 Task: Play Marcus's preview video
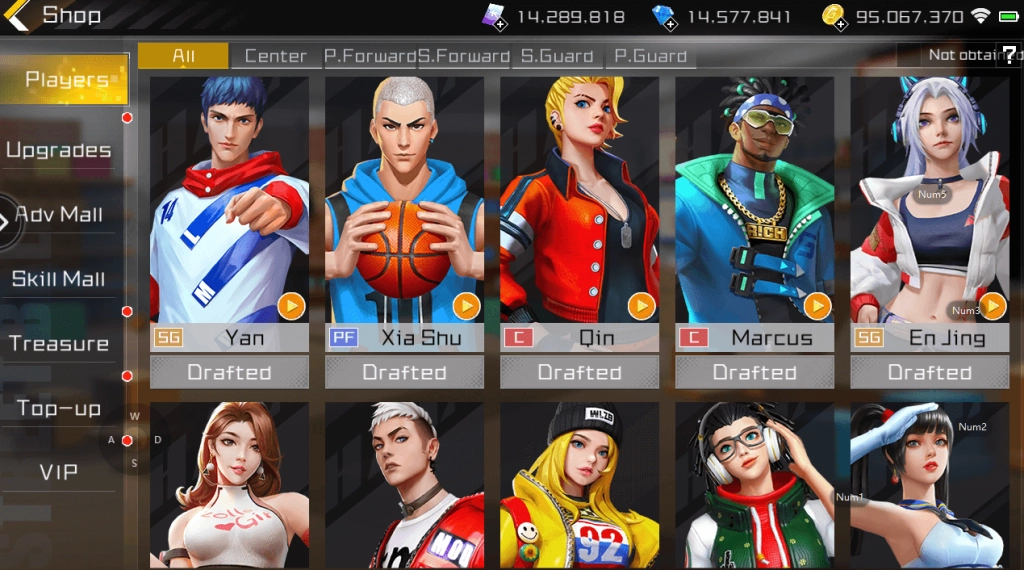pos(817,305)
